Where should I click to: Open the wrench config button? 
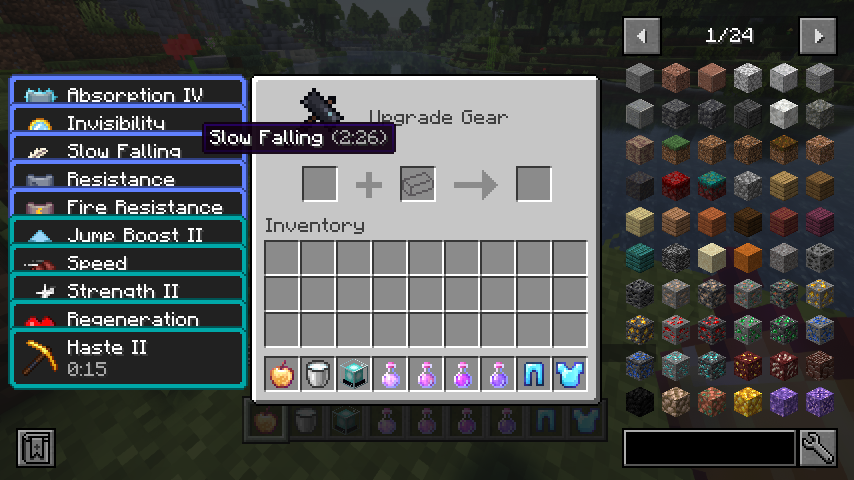point(818,448)
